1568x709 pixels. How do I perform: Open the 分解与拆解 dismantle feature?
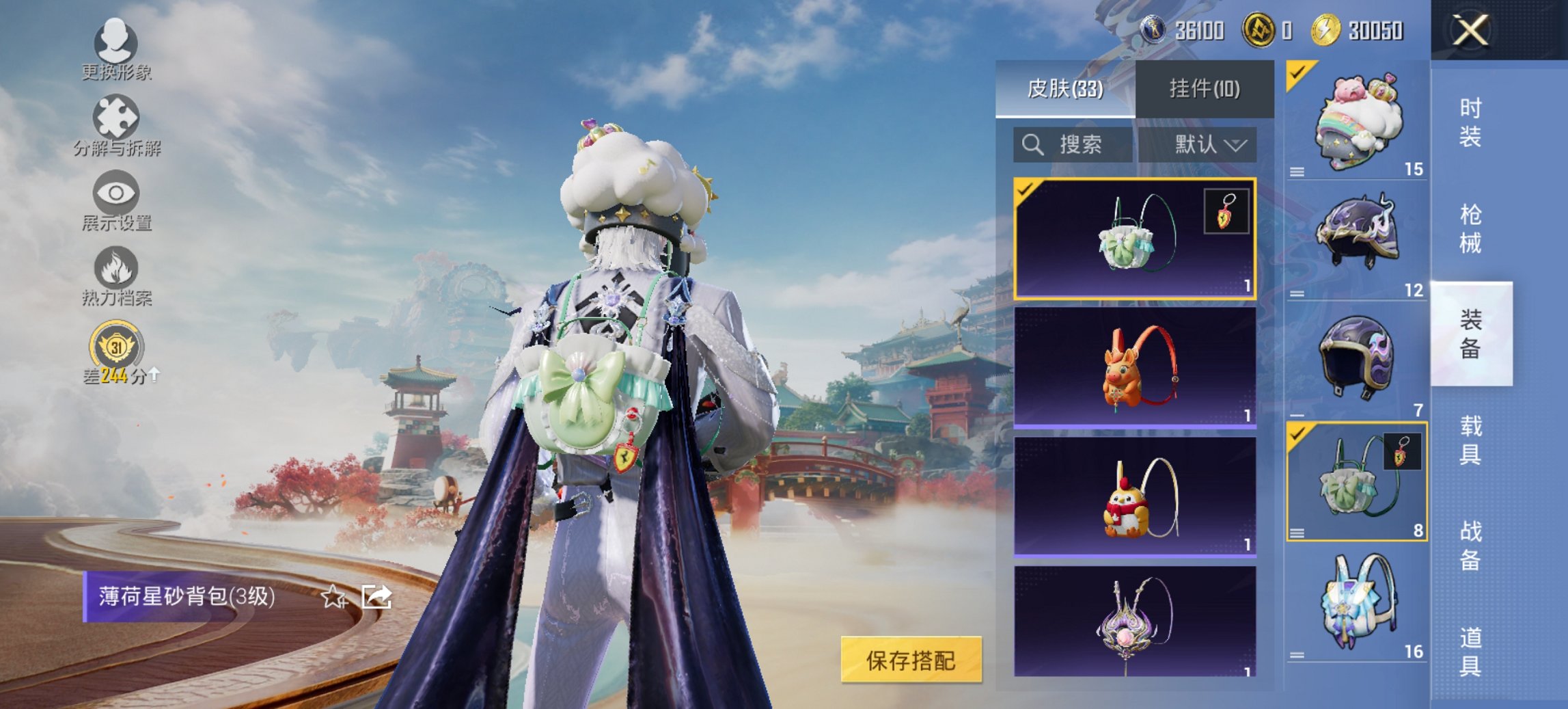pos(116,130)
